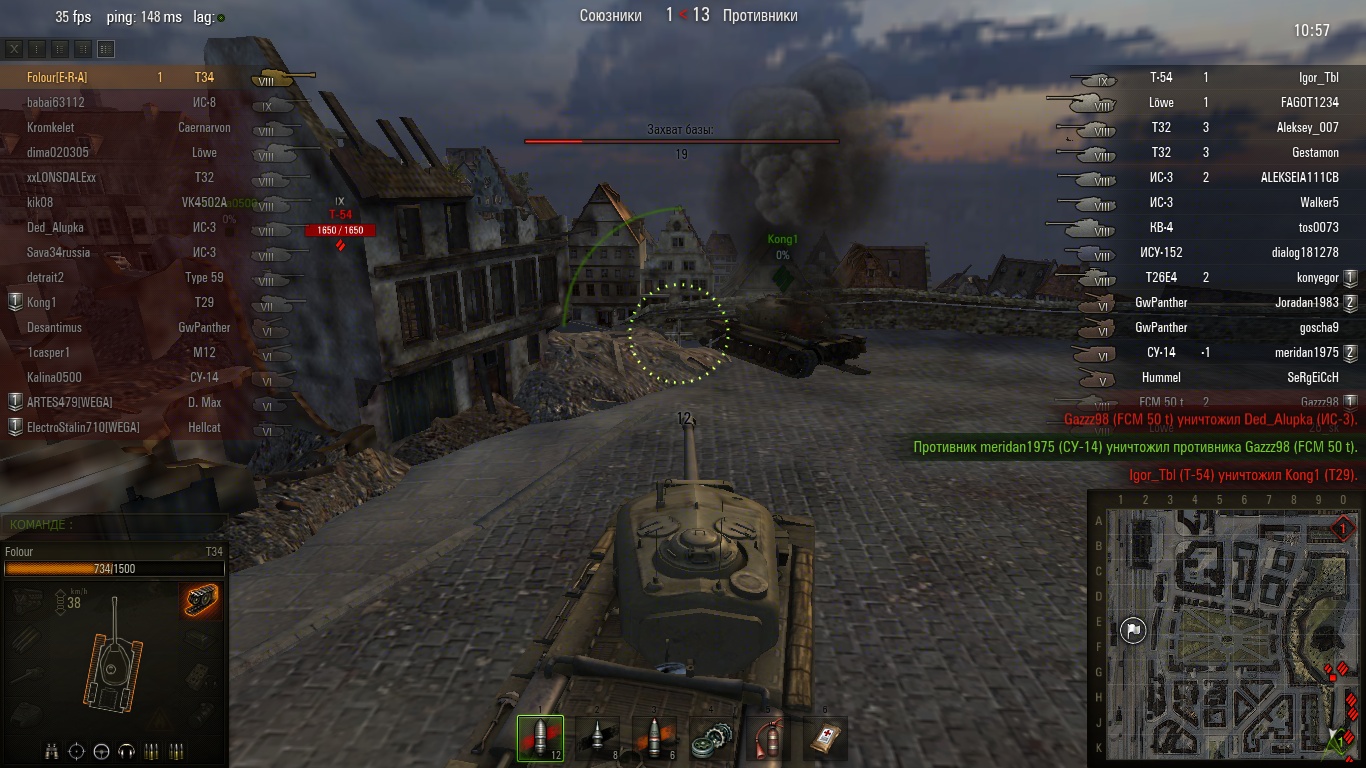The image size is (1366, 768).
Task: Use the repair kit consumable
Action: point(711,738)
